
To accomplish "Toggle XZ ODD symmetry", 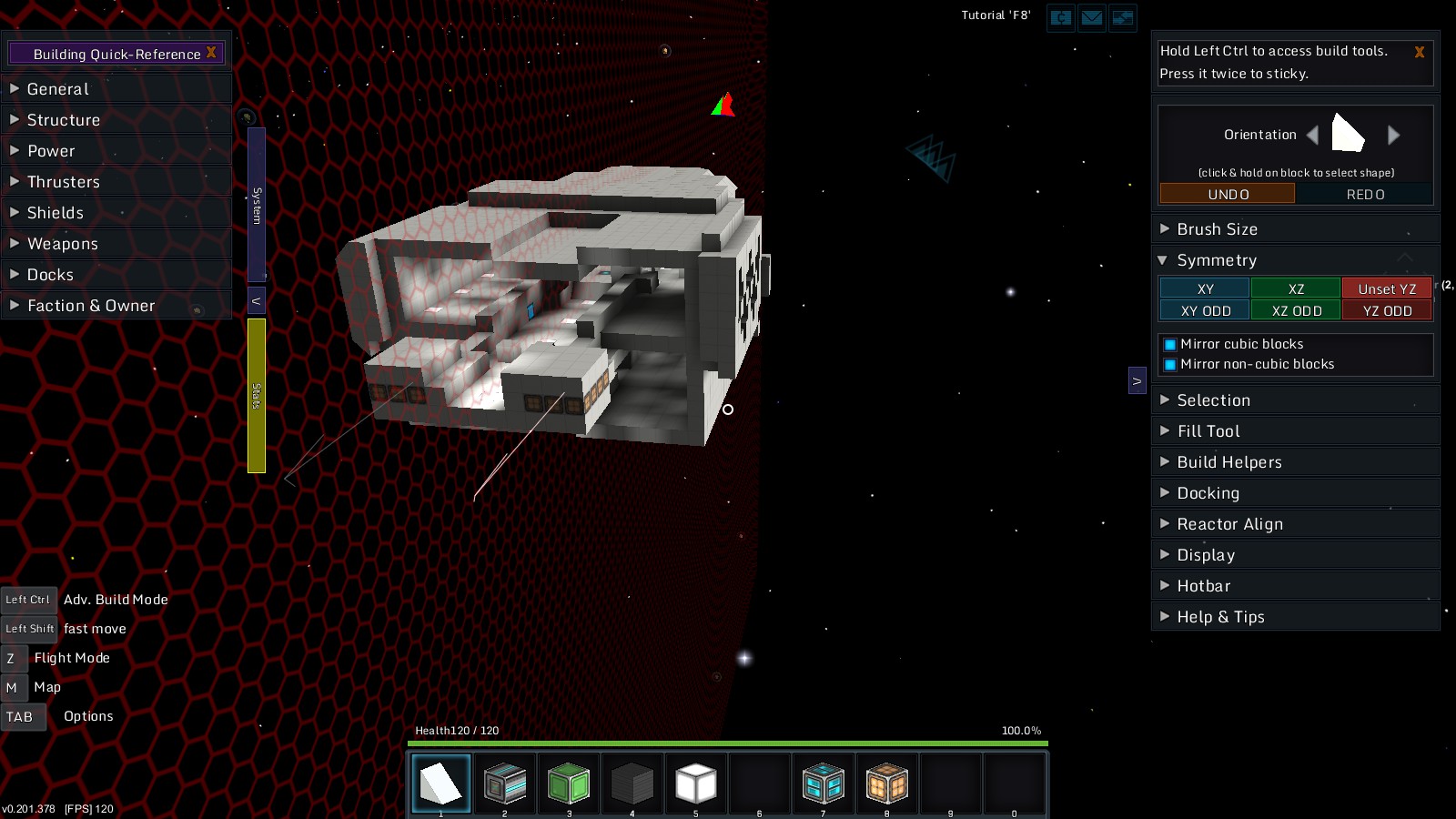I will [1296, 310].
